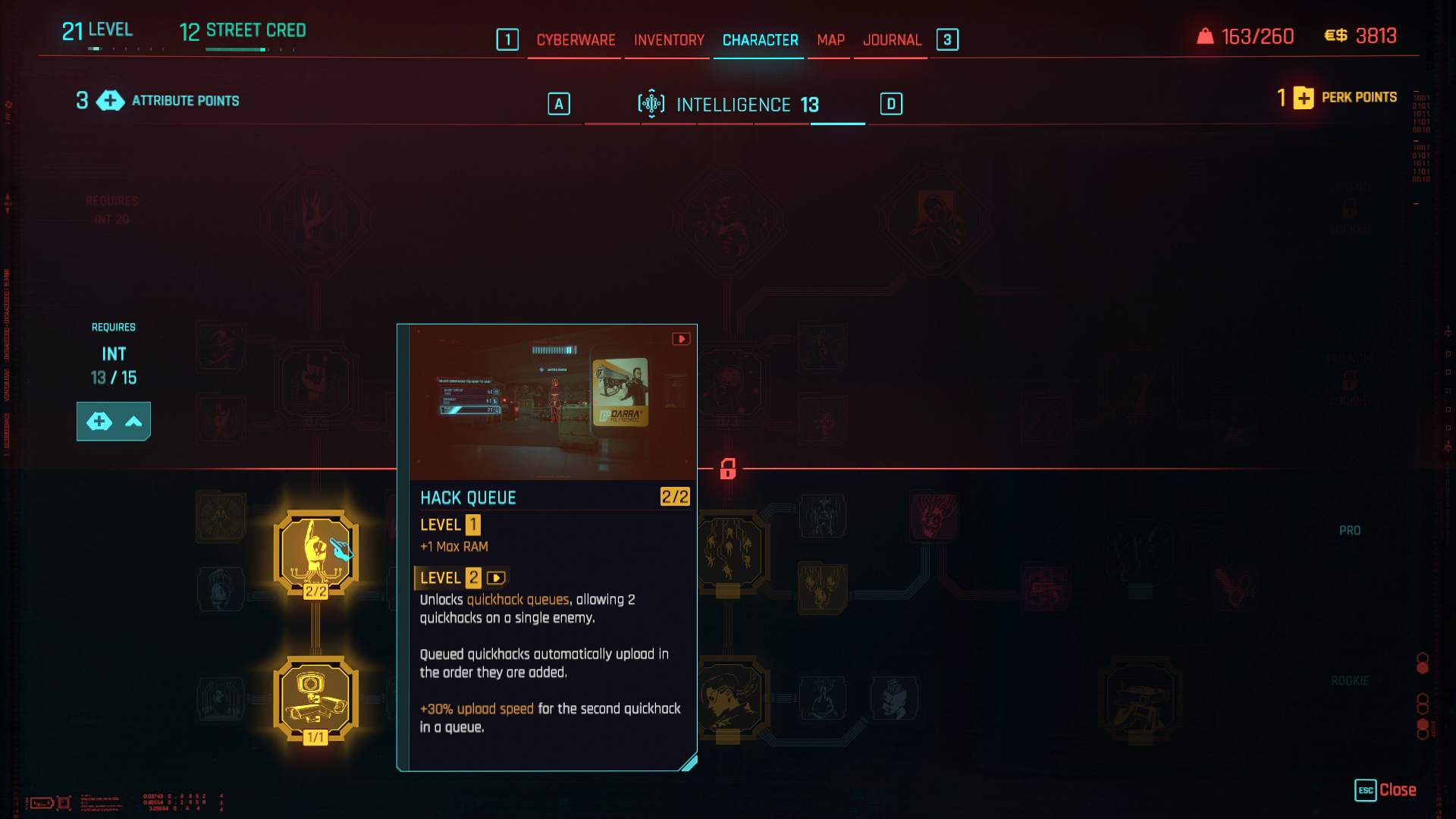The width and height of the screenshot is (1456, 819).
Task: Click the Perk Points plus icon
Action: point(1303,98)
